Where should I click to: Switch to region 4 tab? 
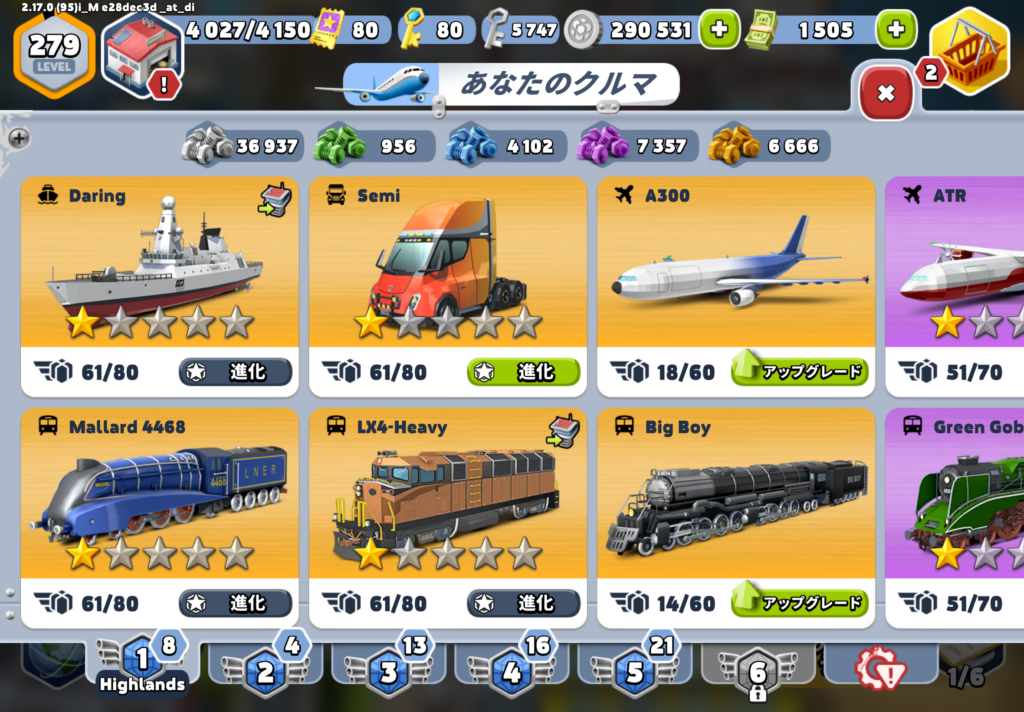pos(512,668)
